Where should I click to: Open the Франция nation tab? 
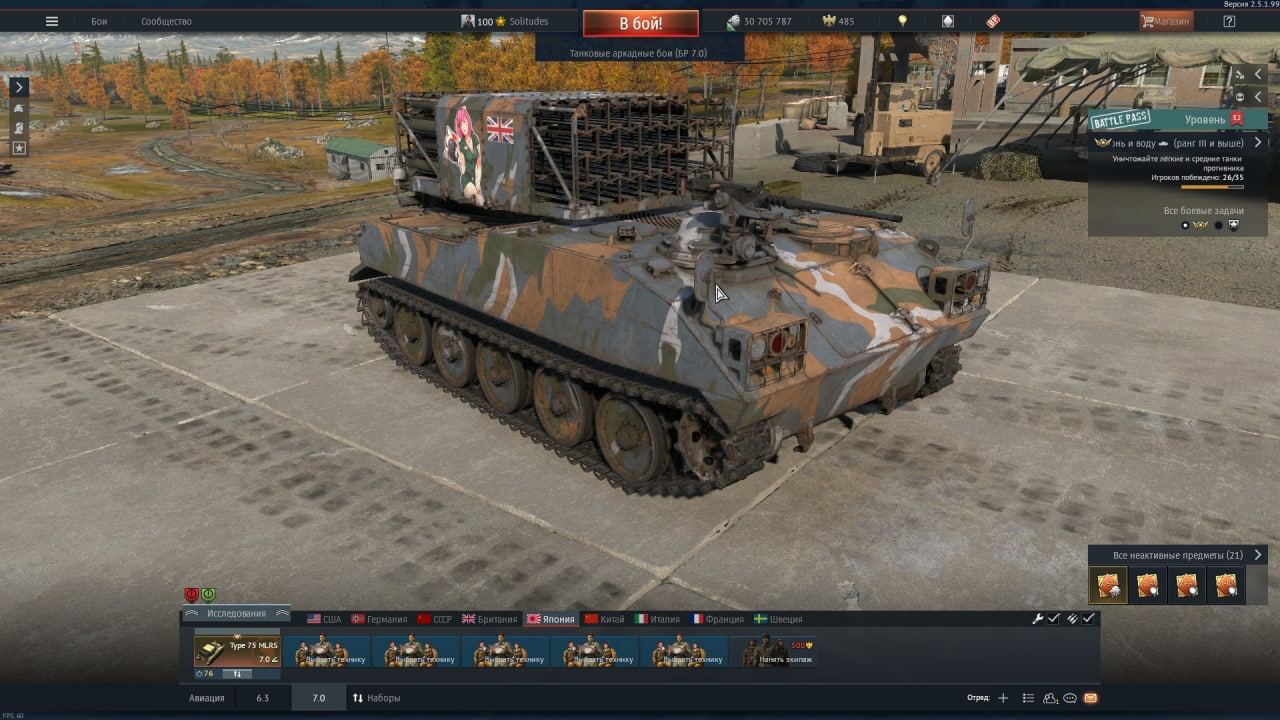716,619
